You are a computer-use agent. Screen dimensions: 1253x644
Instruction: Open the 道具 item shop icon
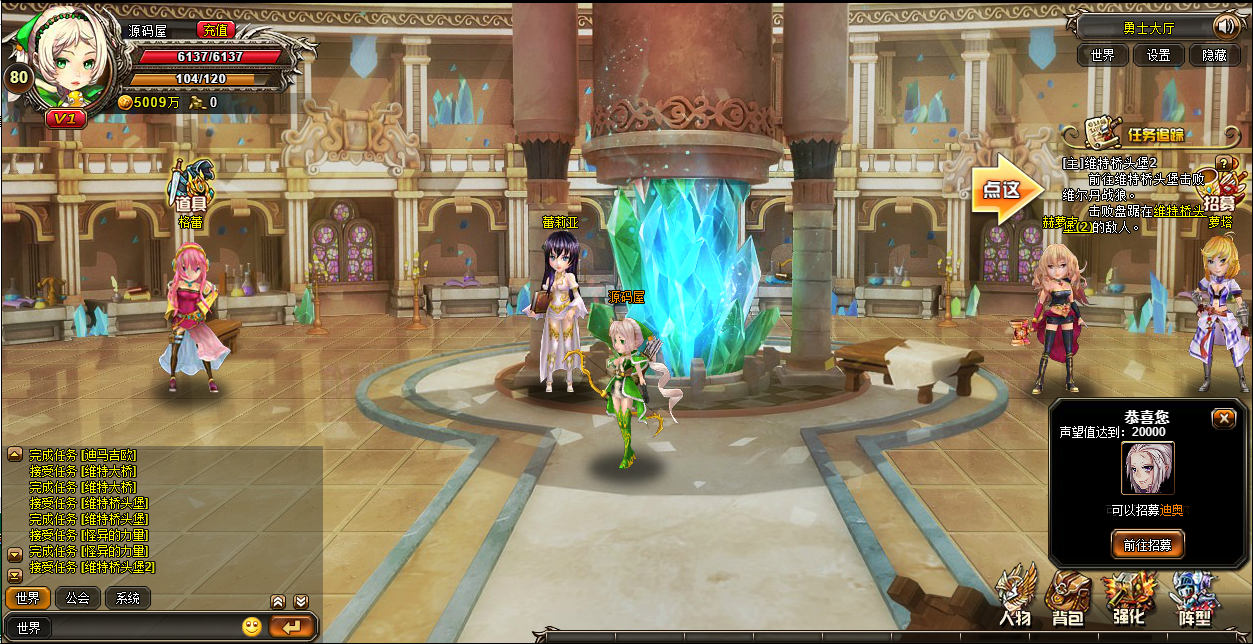[191, 189]
